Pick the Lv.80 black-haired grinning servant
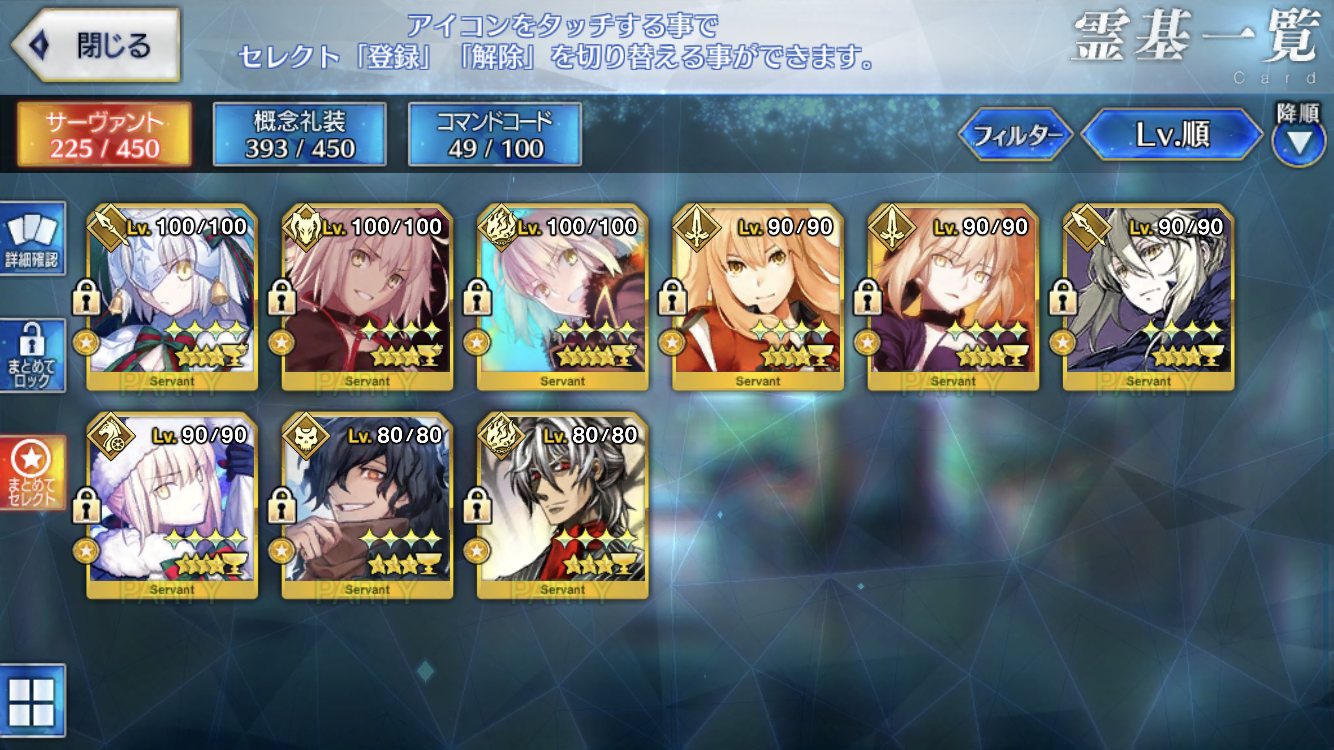This screenshot has height=750, width=1334. coord(367,506)
